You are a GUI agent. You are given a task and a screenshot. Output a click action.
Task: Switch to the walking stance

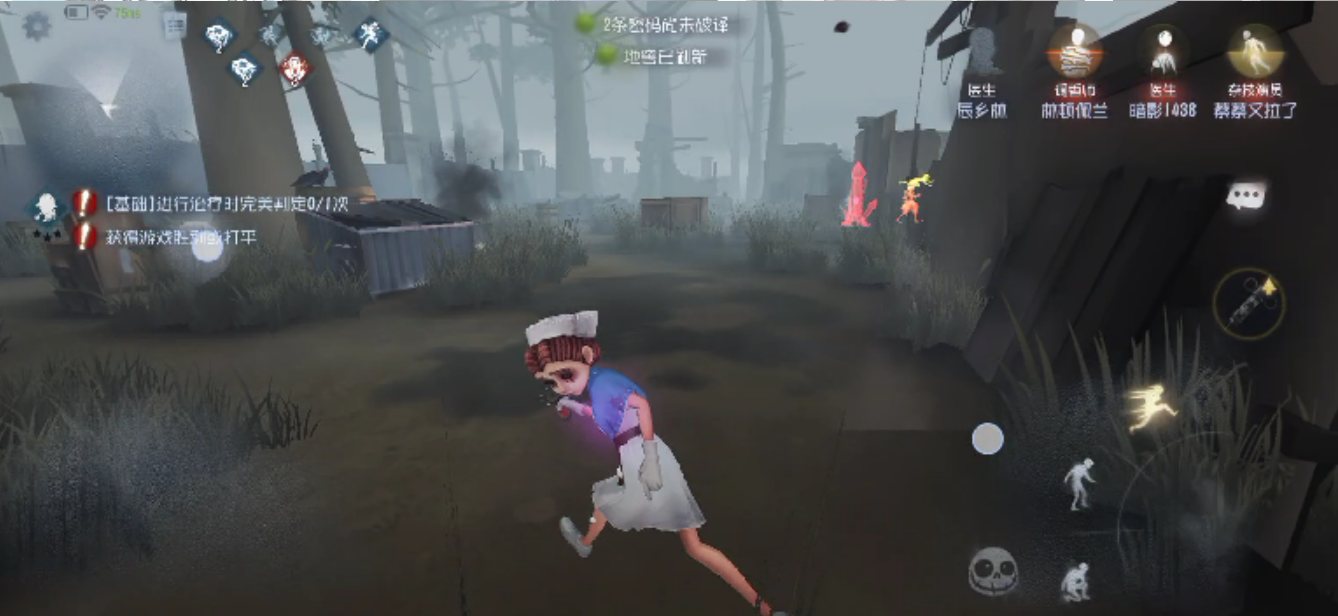pos(1079,484)
